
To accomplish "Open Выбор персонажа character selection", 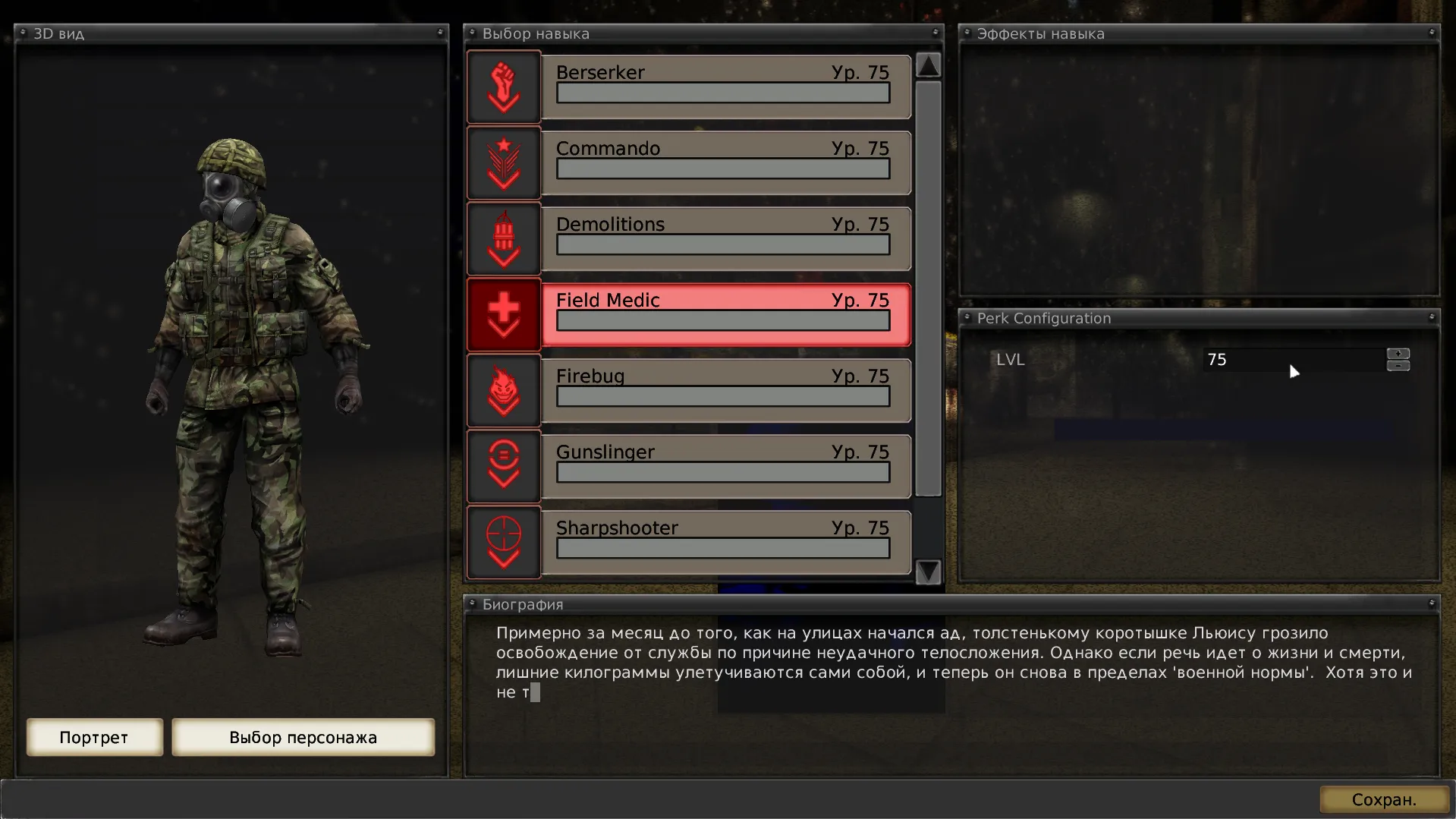I will click(x=303, y=737).
